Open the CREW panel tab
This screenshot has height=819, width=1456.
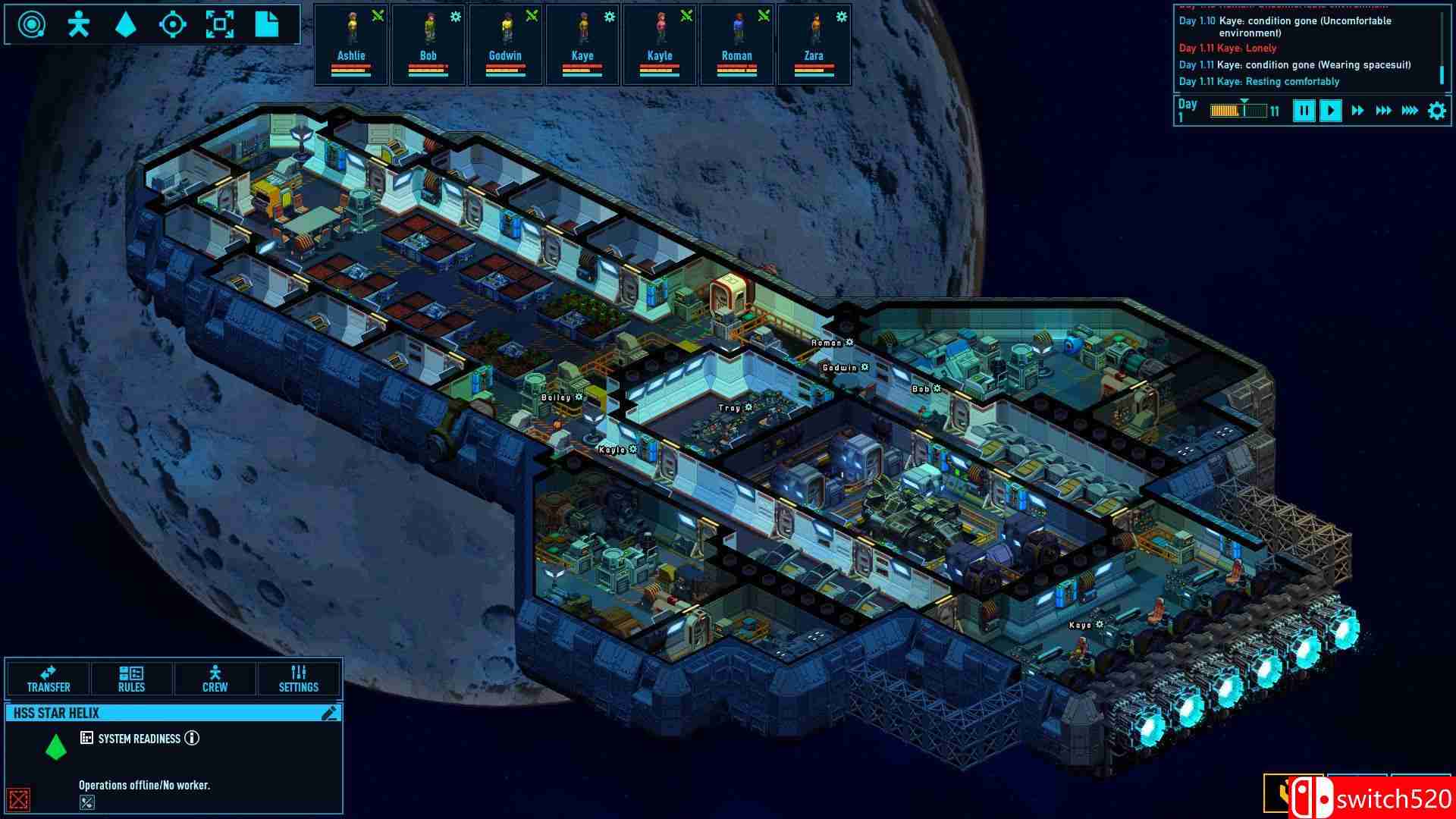pyautogui.click(x=215, y=679)
